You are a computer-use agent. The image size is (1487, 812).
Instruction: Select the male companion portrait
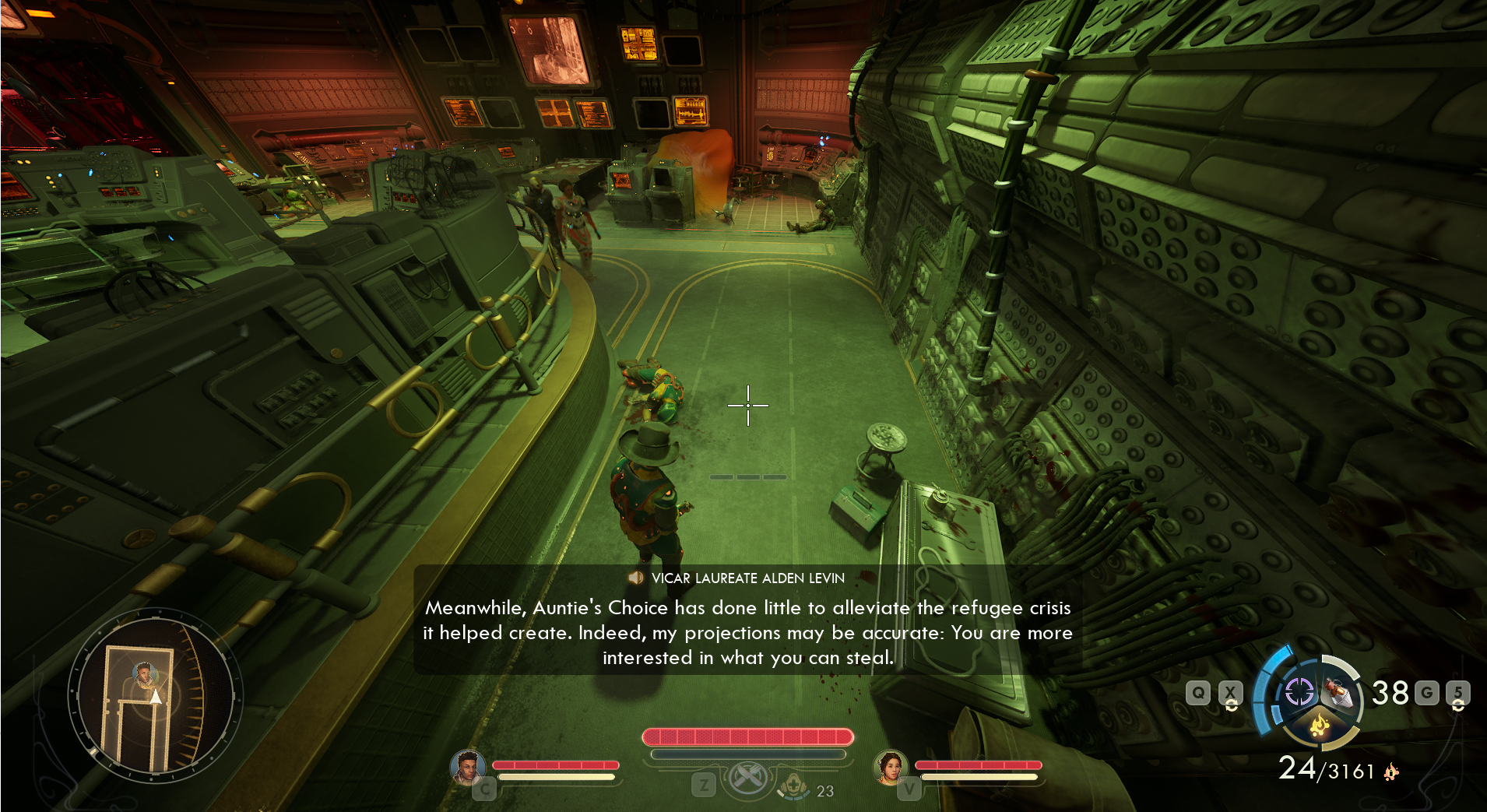[x=468, y=767]
